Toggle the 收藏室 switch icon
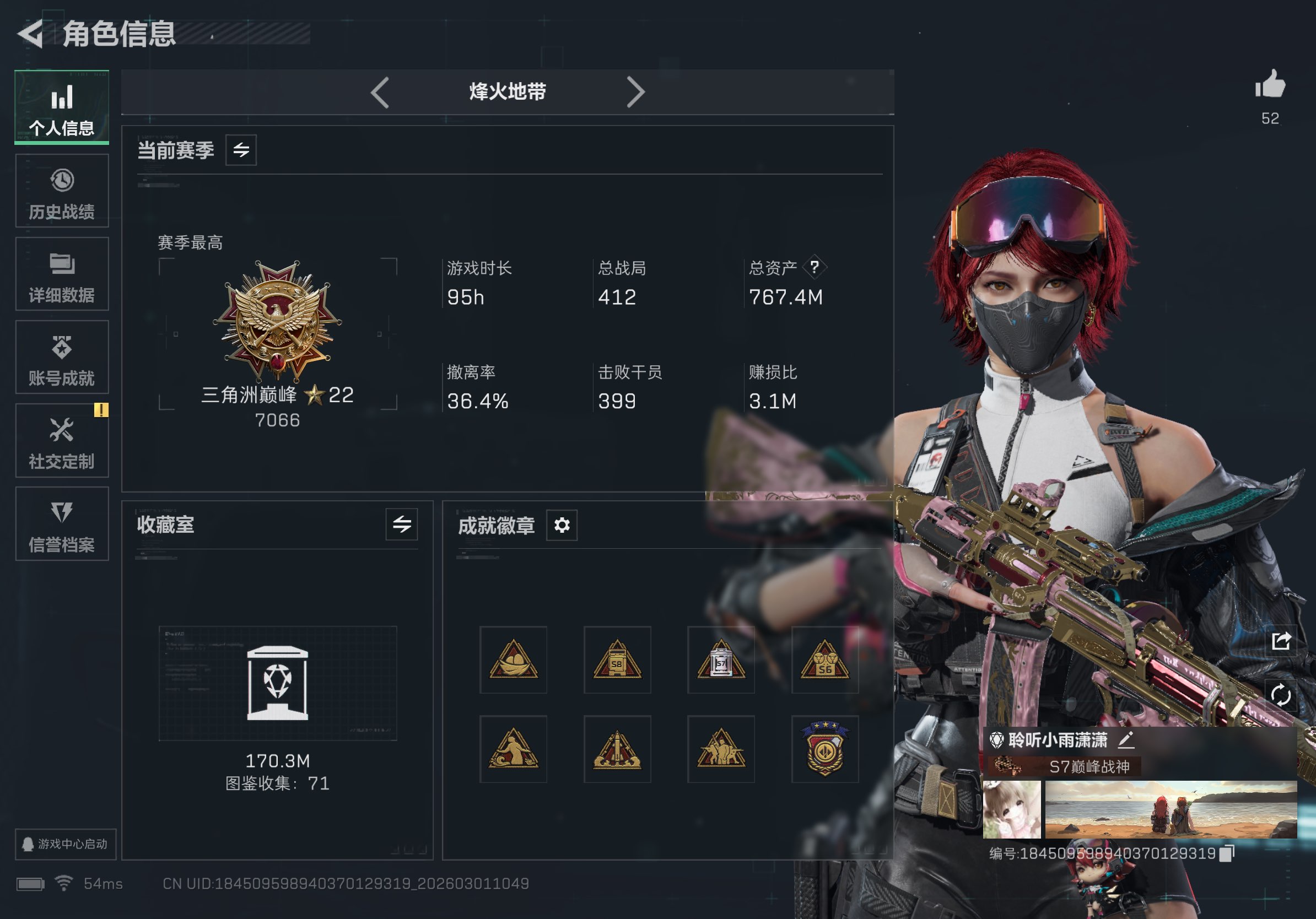 point(401,525)
